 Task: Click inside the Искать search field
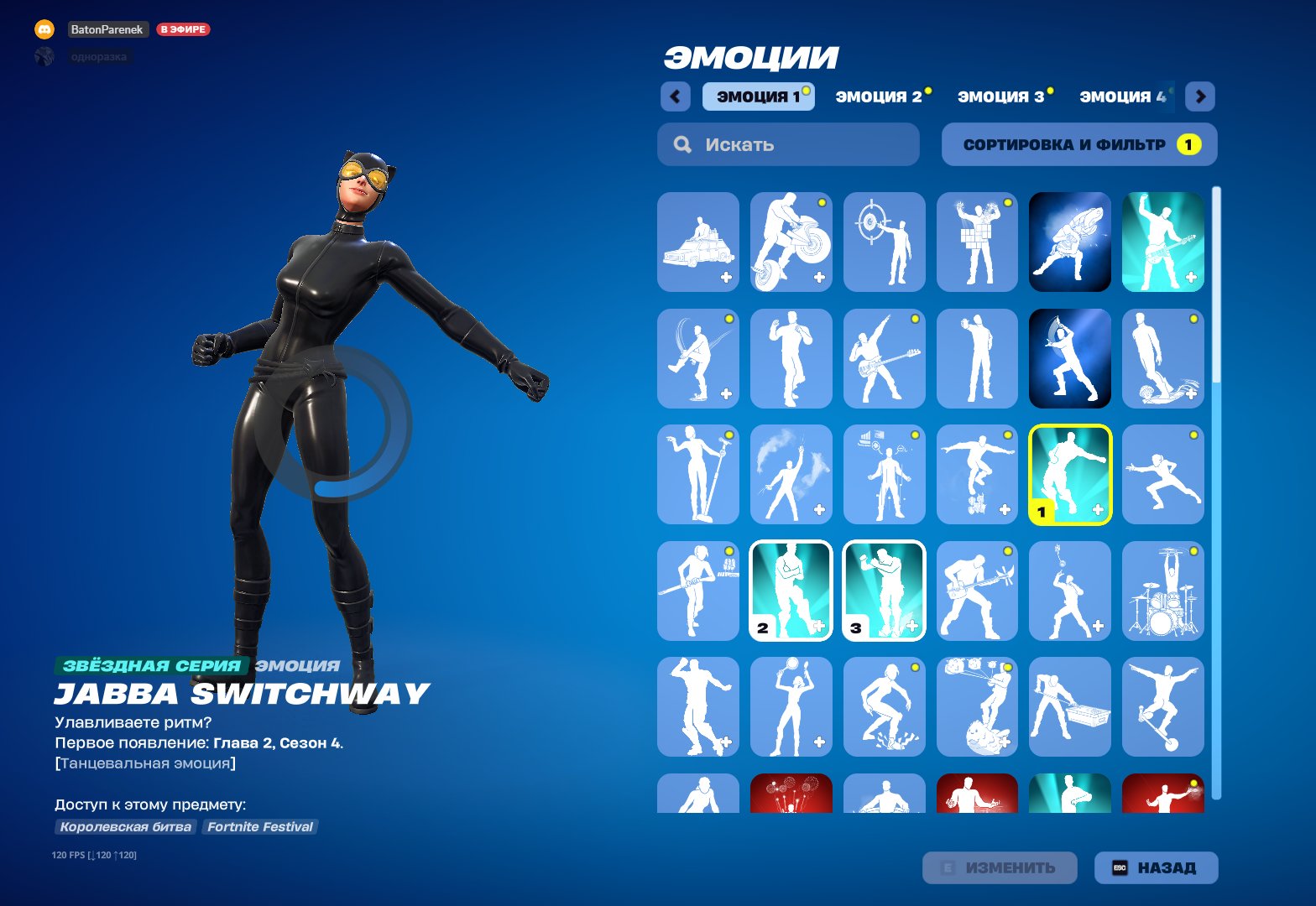point(789,144)
